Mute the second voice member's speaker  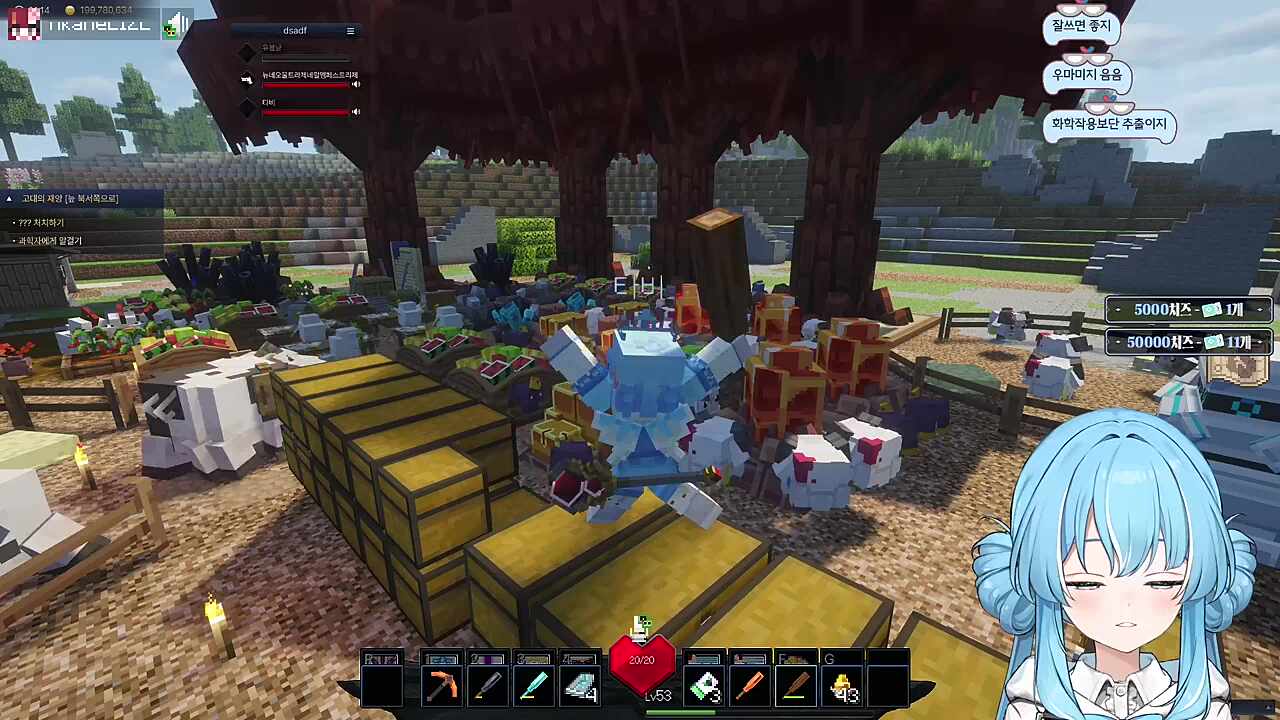pyautogui.click(x=355, y=84)
